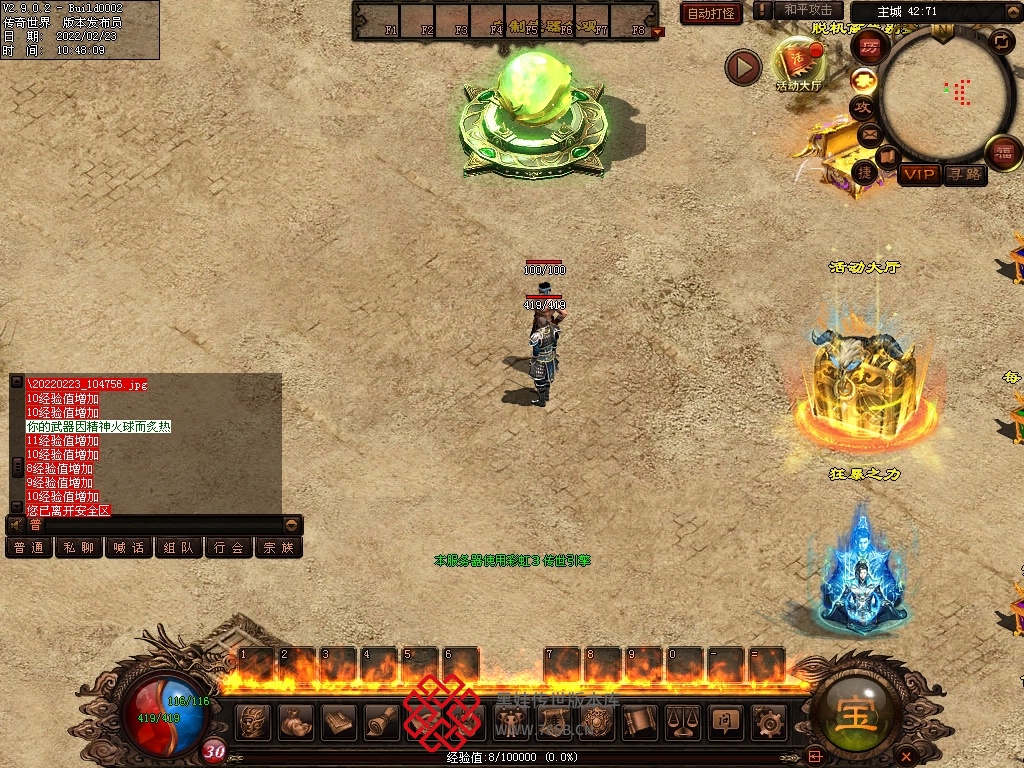
Task: Switch chat to the 私聊 tab
Action: point(79,548)
